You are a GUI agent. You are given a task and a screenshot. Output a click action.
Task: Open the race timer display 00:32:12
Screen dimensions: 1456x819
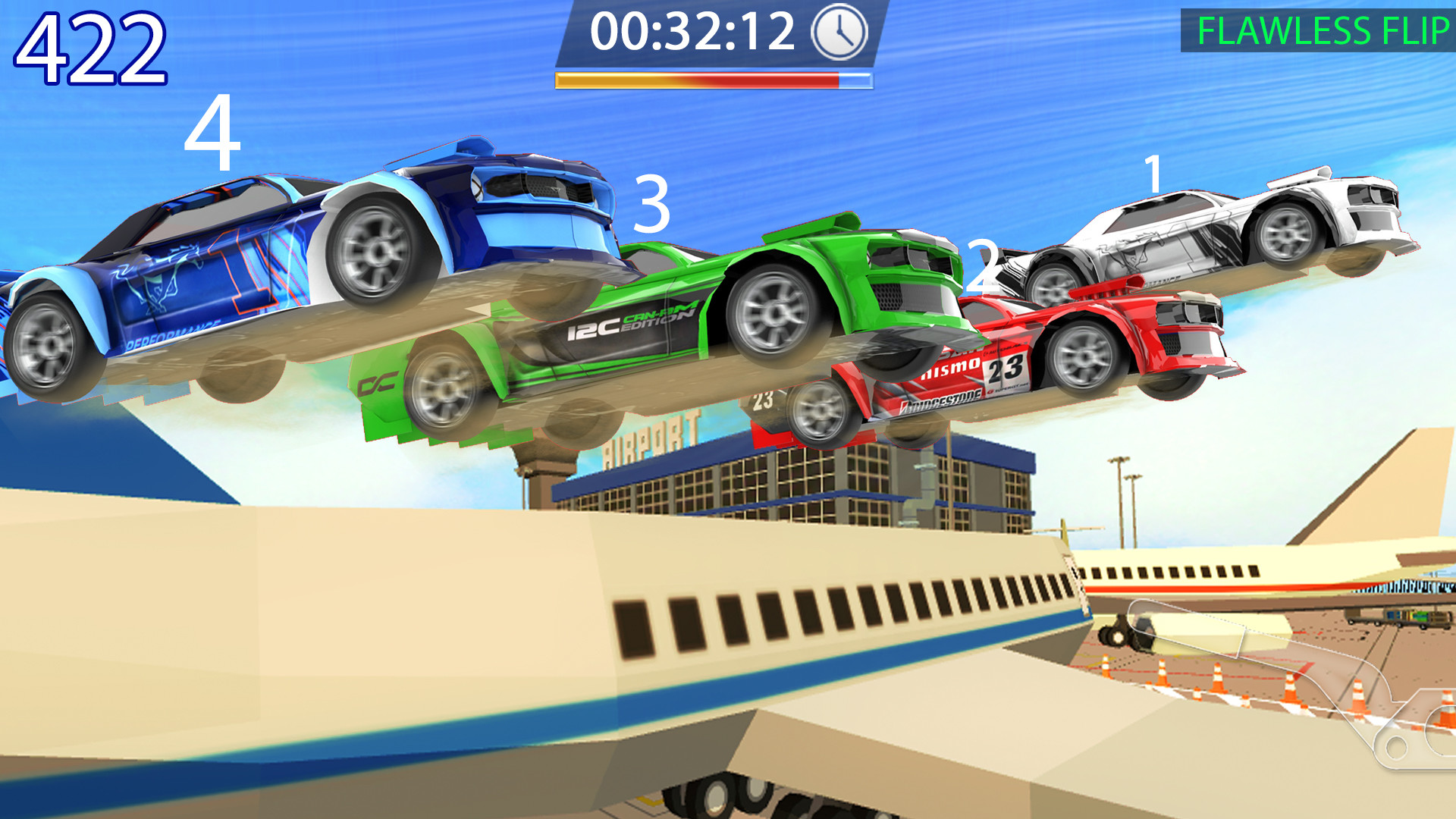tap(694, 33)
